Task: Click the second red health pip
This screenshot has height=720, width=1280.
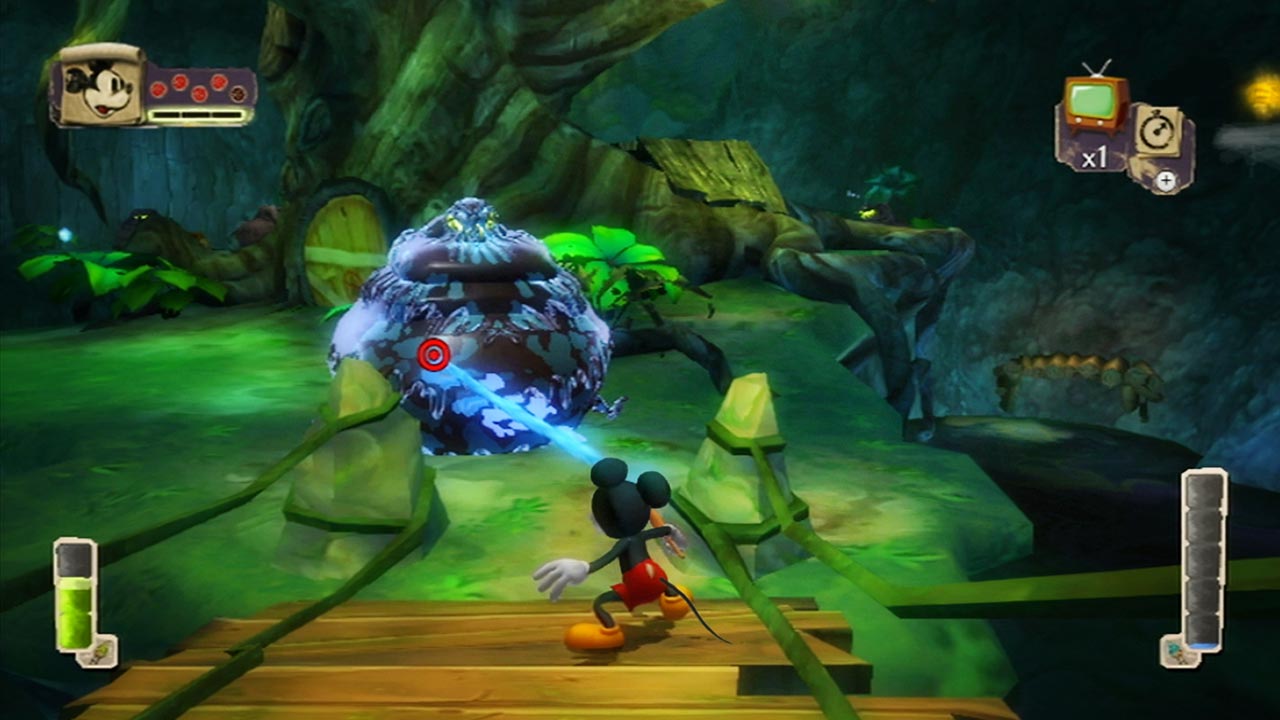Action: tap(179, 81)
